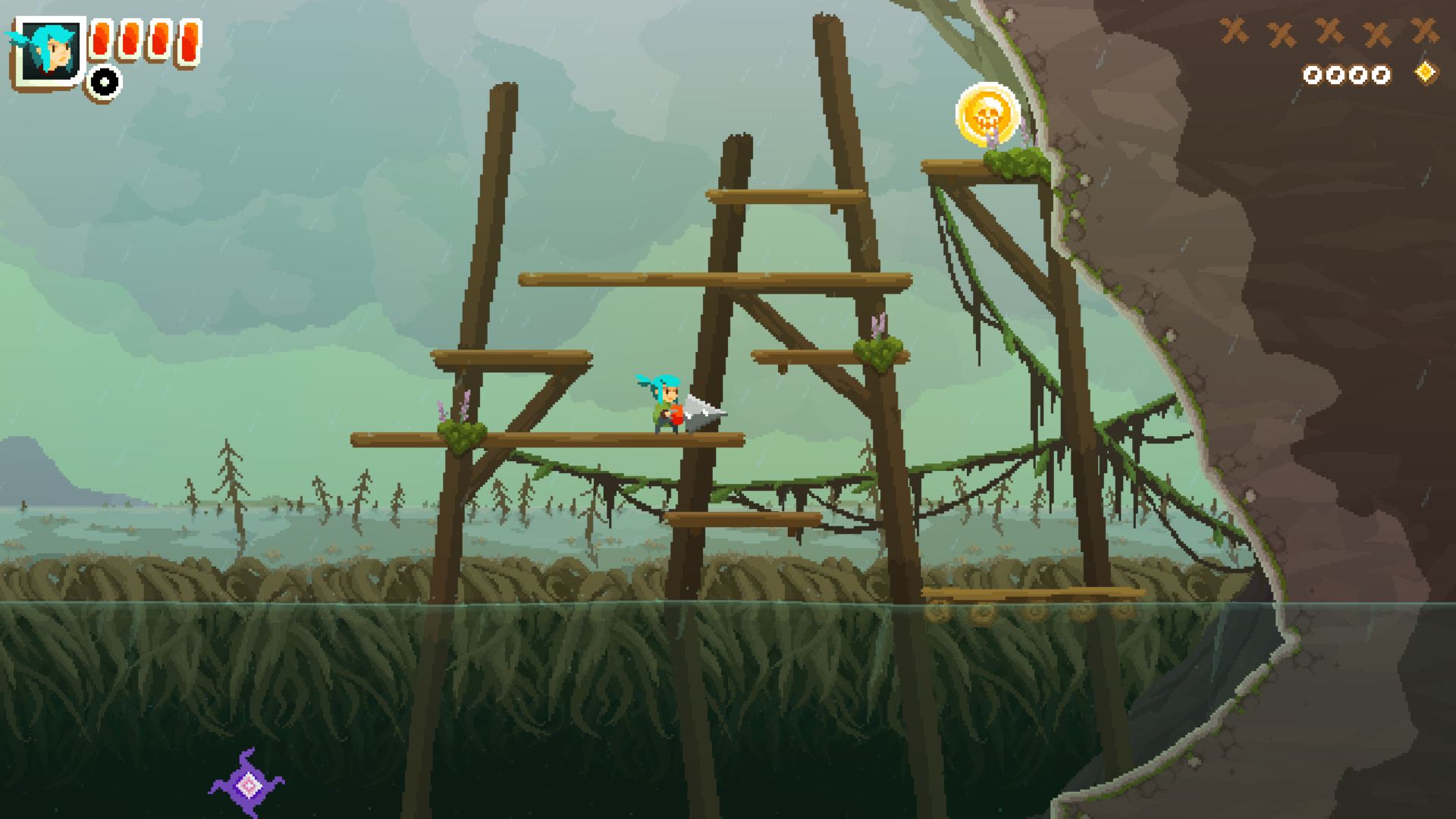Click the yellow gem icon in top-right corner

1426,74
